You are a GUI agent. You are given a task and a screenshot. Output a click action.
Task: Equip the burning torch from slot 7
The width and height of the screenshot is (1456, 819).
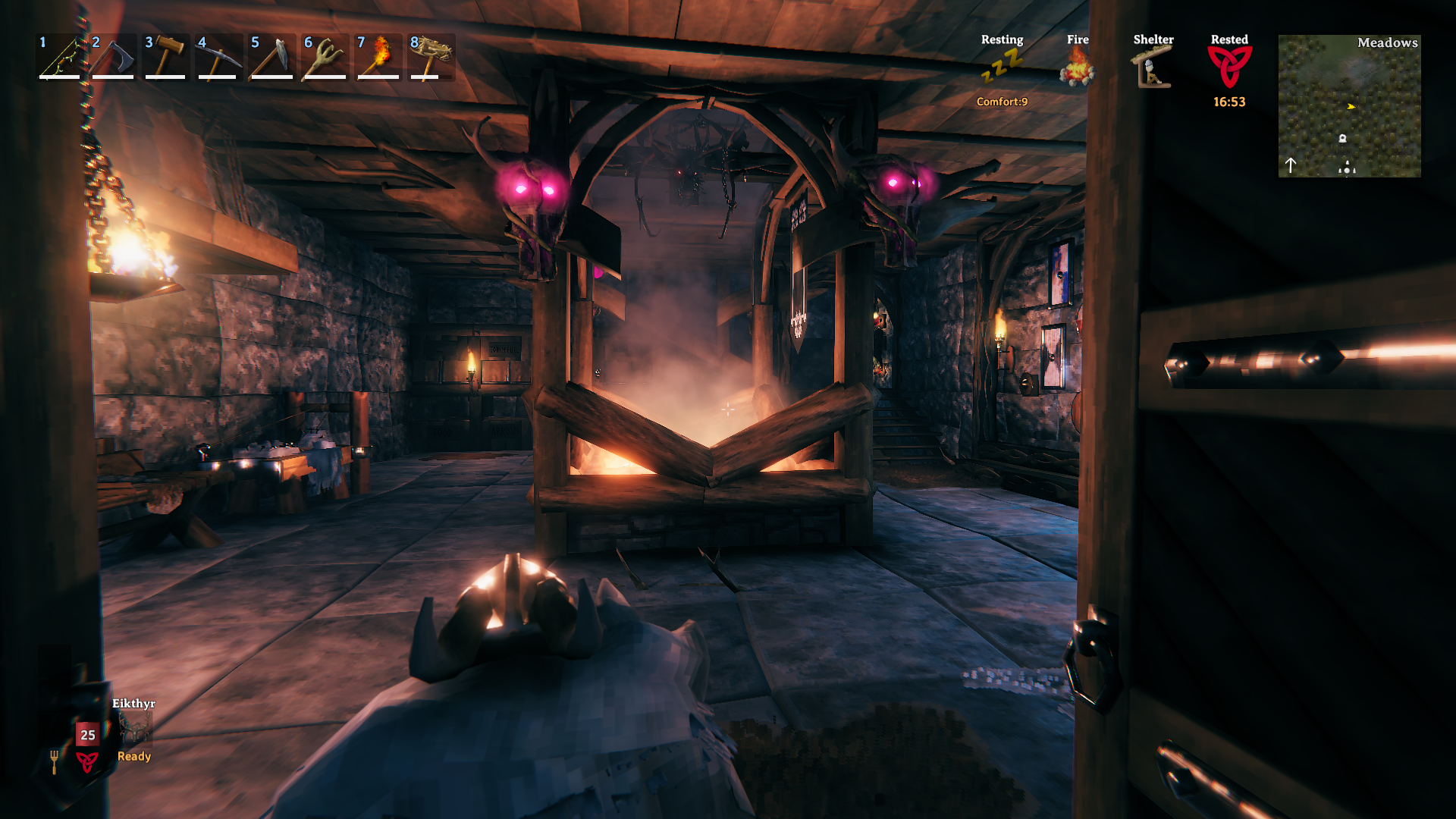click(378, 58)
